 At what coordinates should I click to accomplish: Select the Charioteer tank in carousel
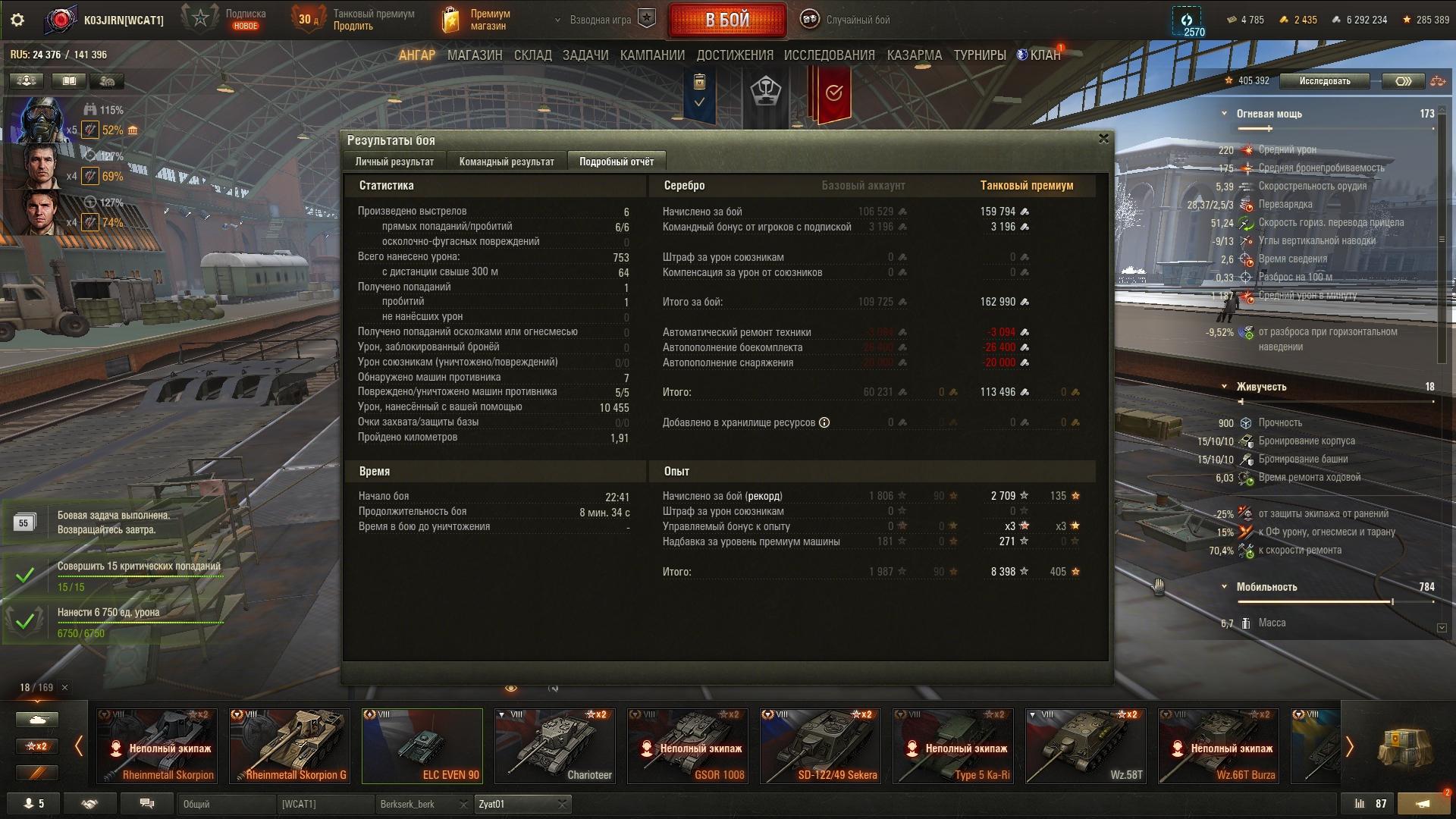[555, 745]
